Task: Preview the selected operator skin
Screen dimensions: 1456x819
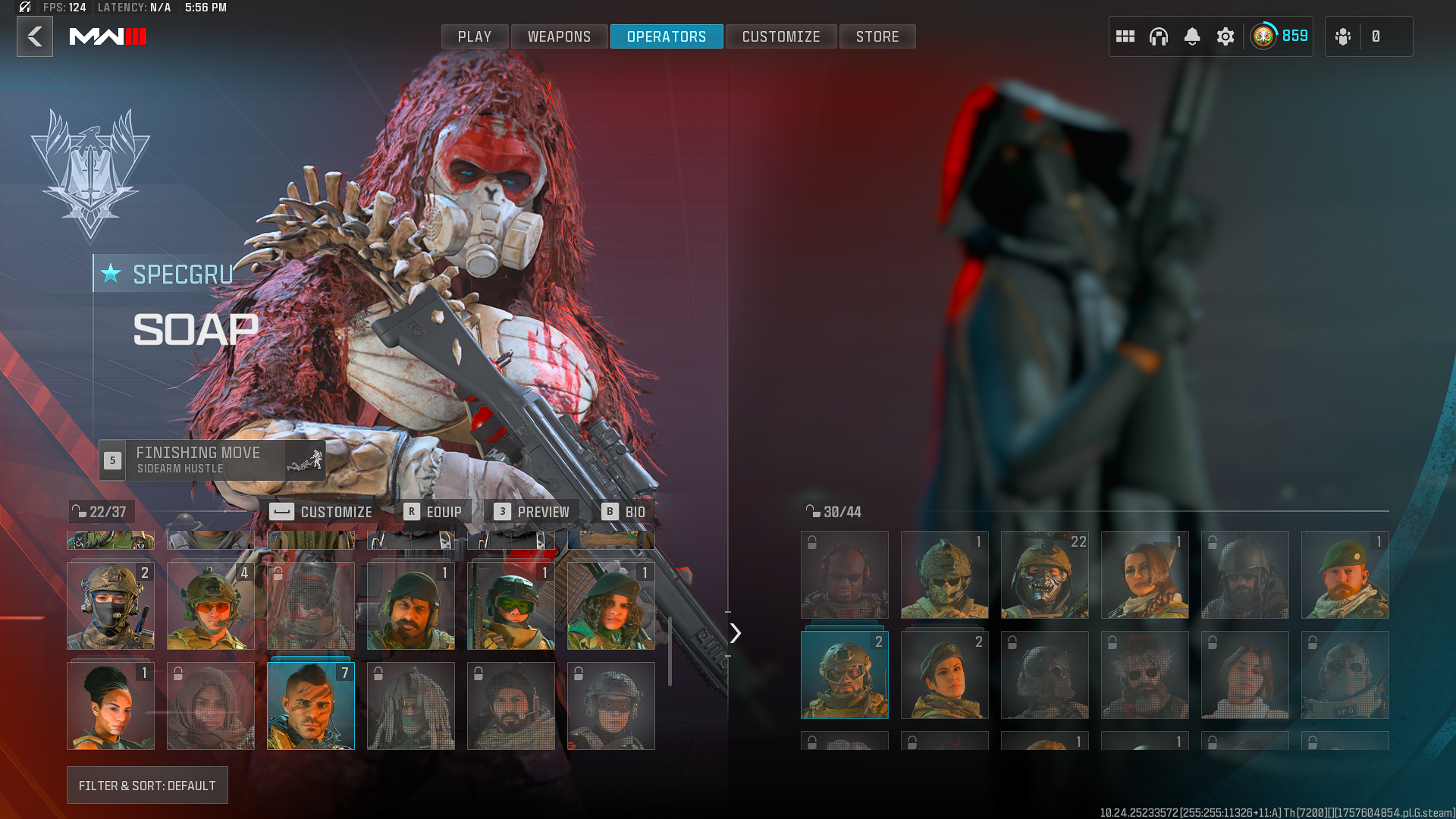Action: [532, 512]
